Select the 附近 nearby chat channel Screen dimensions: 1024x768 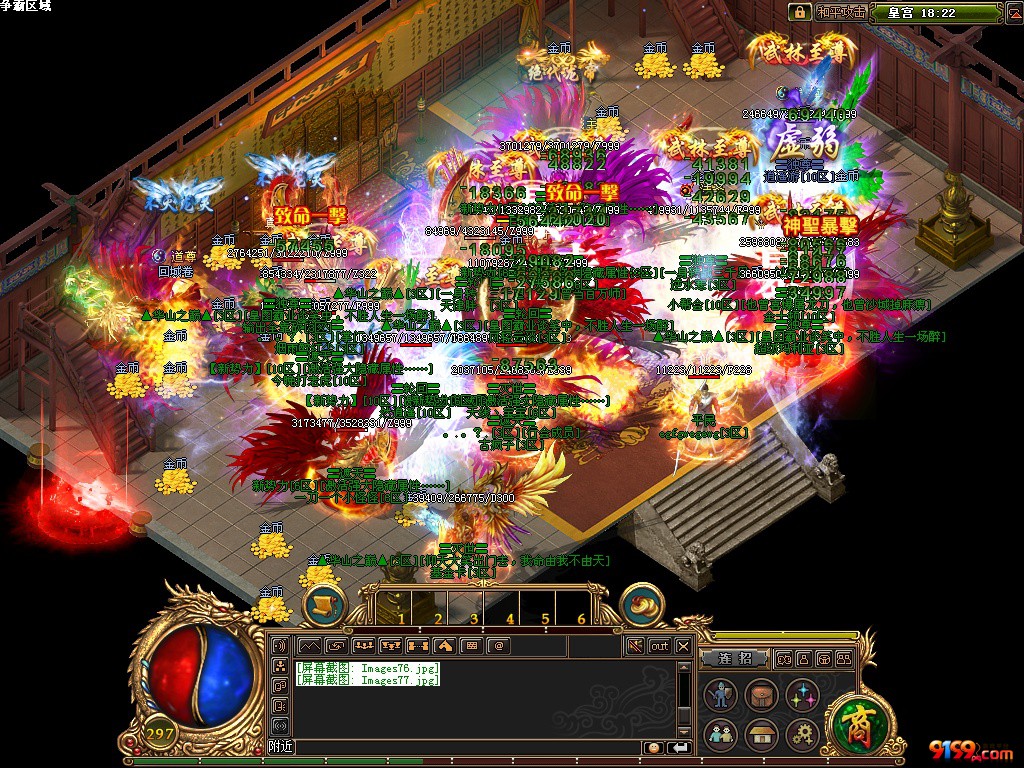(x=281, y=747)
